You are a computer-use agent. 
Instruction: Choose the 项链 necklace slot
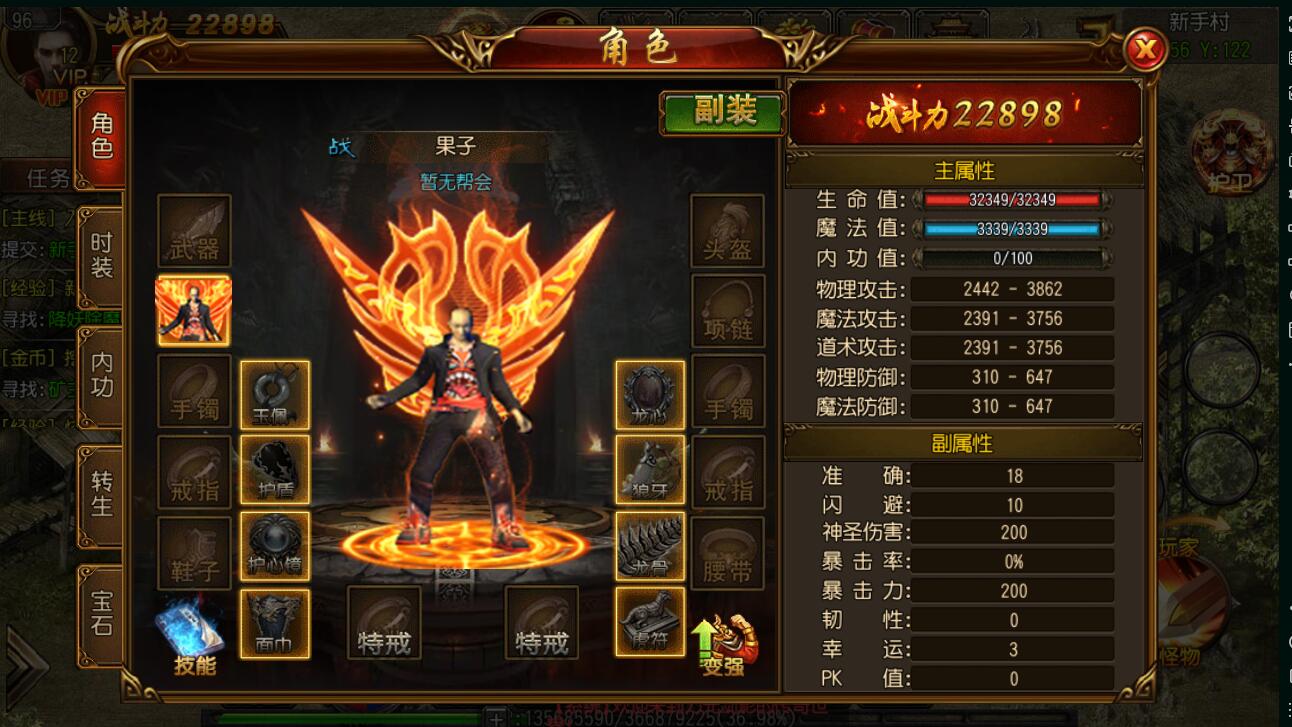tap(727, 311)
